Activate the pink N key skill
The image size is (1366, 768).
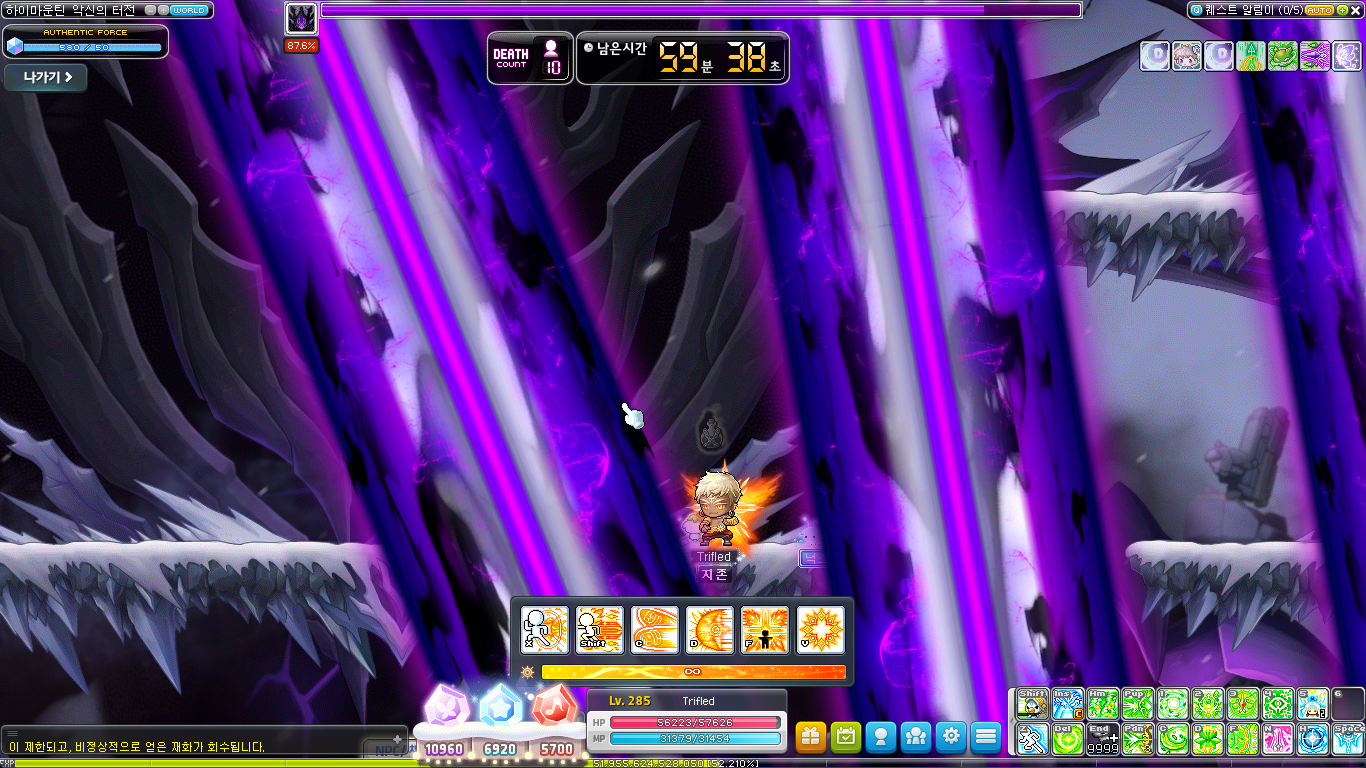(x=1277, y=739)
